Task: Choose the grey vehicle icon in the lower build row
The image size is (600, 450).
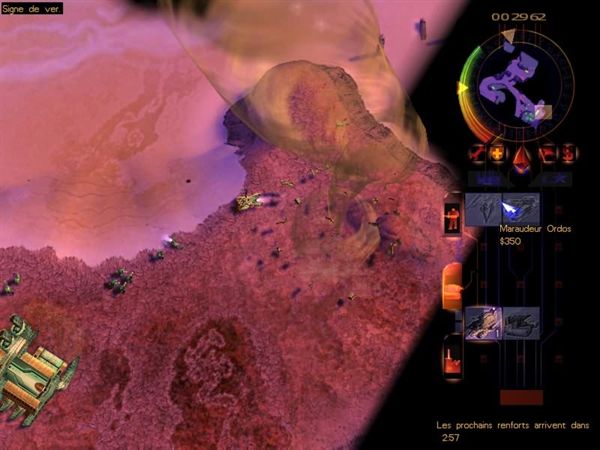Action: [521, 322]
